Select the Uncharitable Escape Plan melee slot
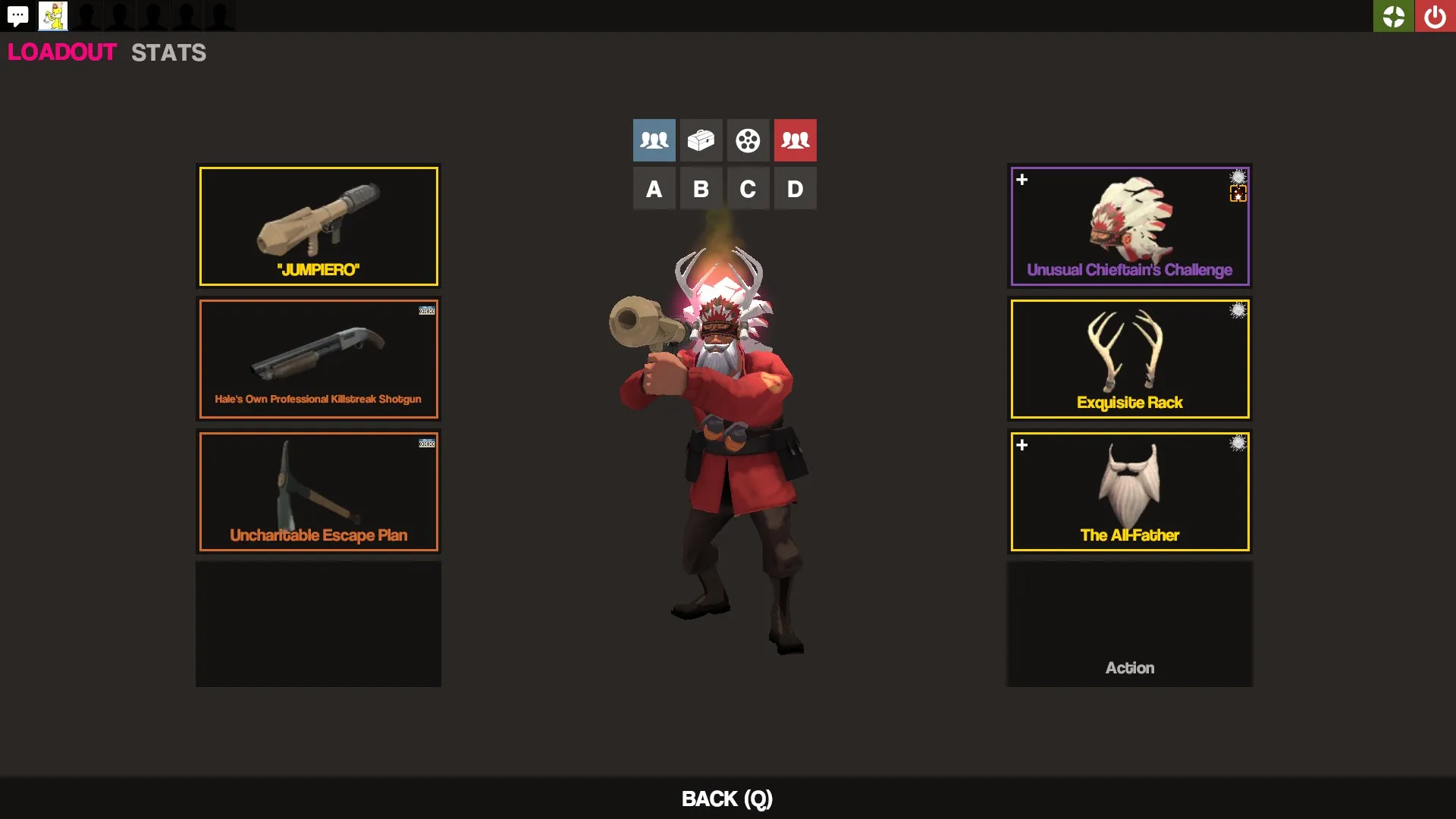The image size is (1456, 819). pos(318,491)
